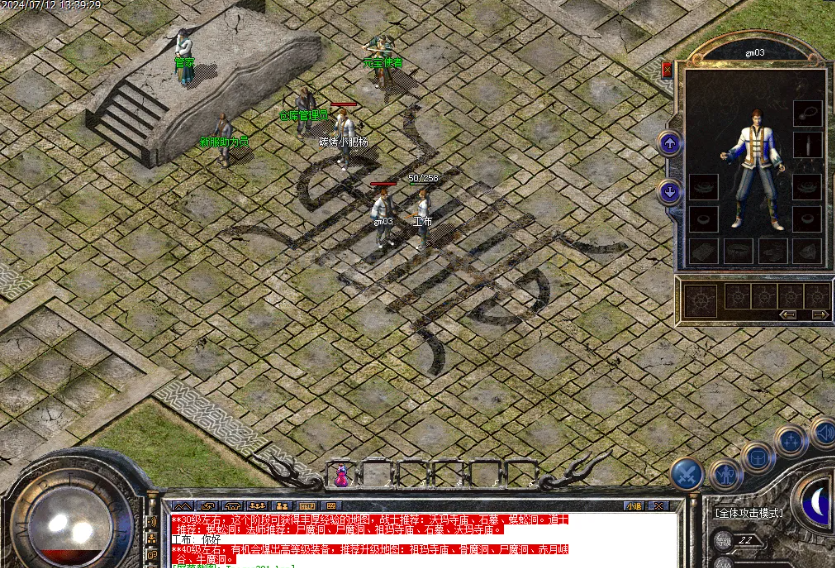
Task: Click the down arrow beside the character panel
Action: [x=670, y=191]
